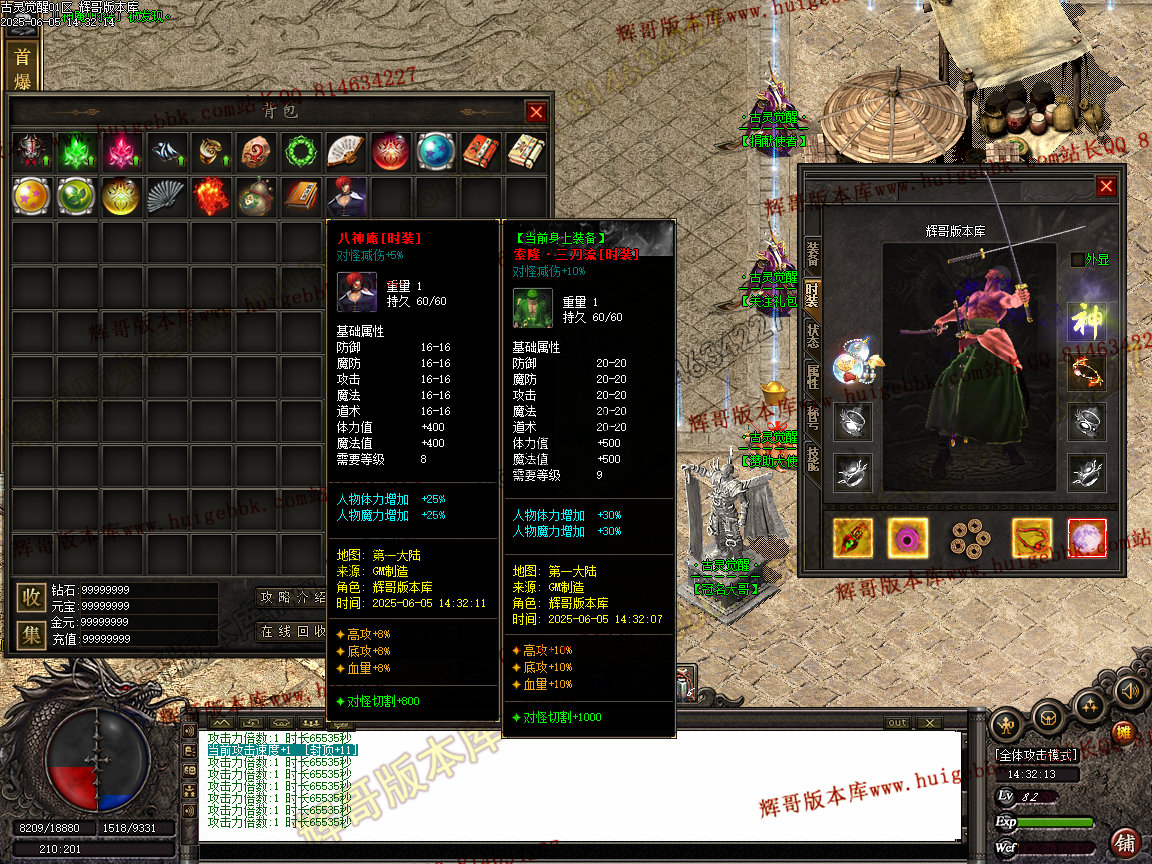This screenshot has width=1152, height=864.
Task: Pick the blue star orb item
Action: tap(436, 152)
